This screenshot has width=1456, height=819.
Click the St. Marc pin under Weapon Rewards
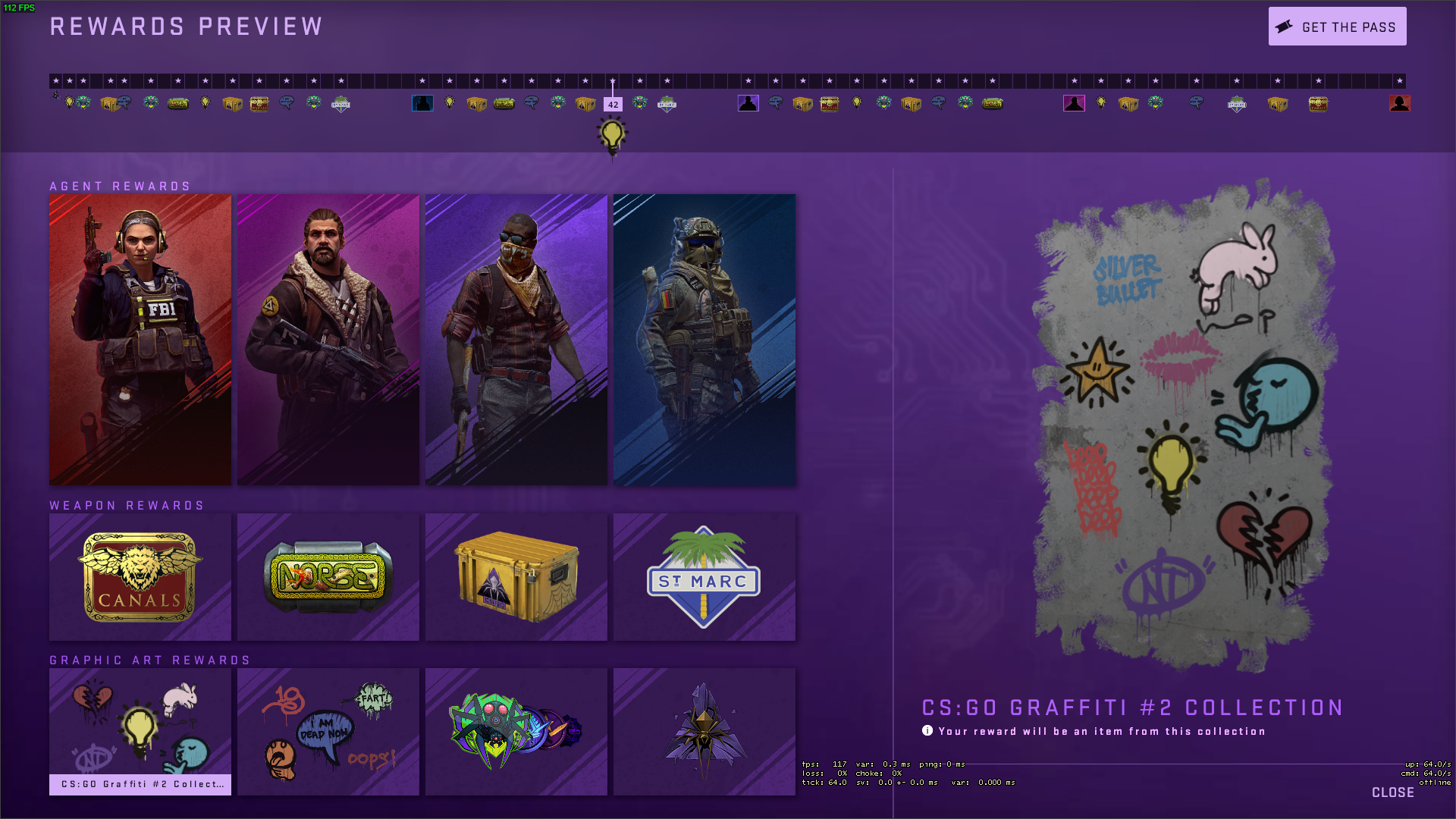point(704,577)
